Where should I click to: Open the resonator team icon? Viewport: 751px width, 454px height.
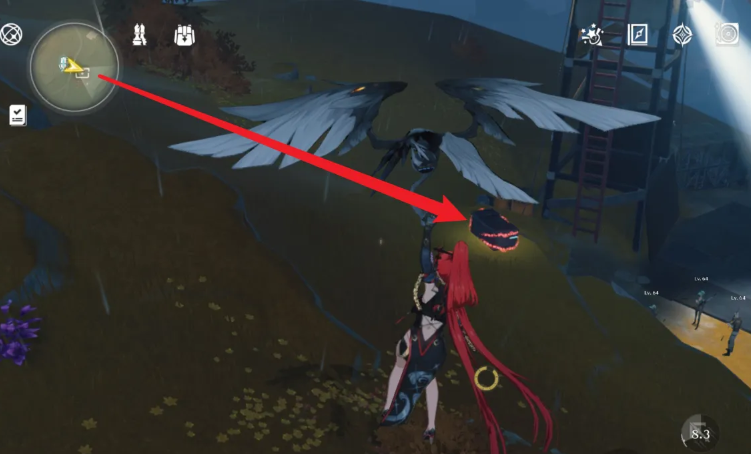(x=140, y=36)
